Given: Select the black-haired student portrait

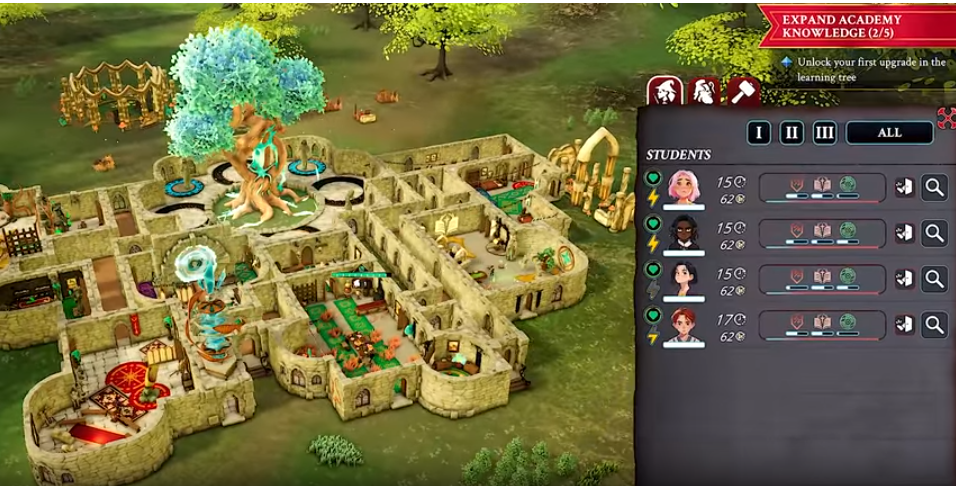Looking at the screenshot, I should pyautogui.click(x=684, y=279).
